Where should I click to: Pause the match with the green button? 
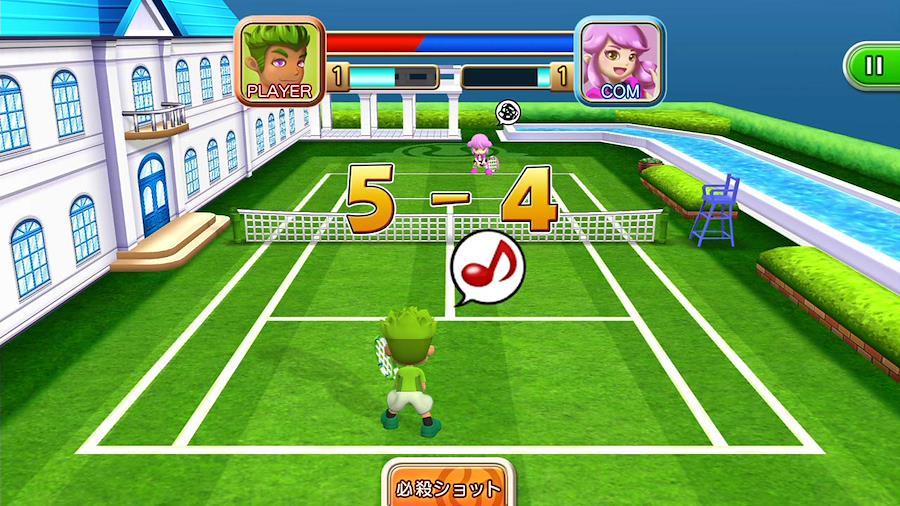click(x=874, y=66)
